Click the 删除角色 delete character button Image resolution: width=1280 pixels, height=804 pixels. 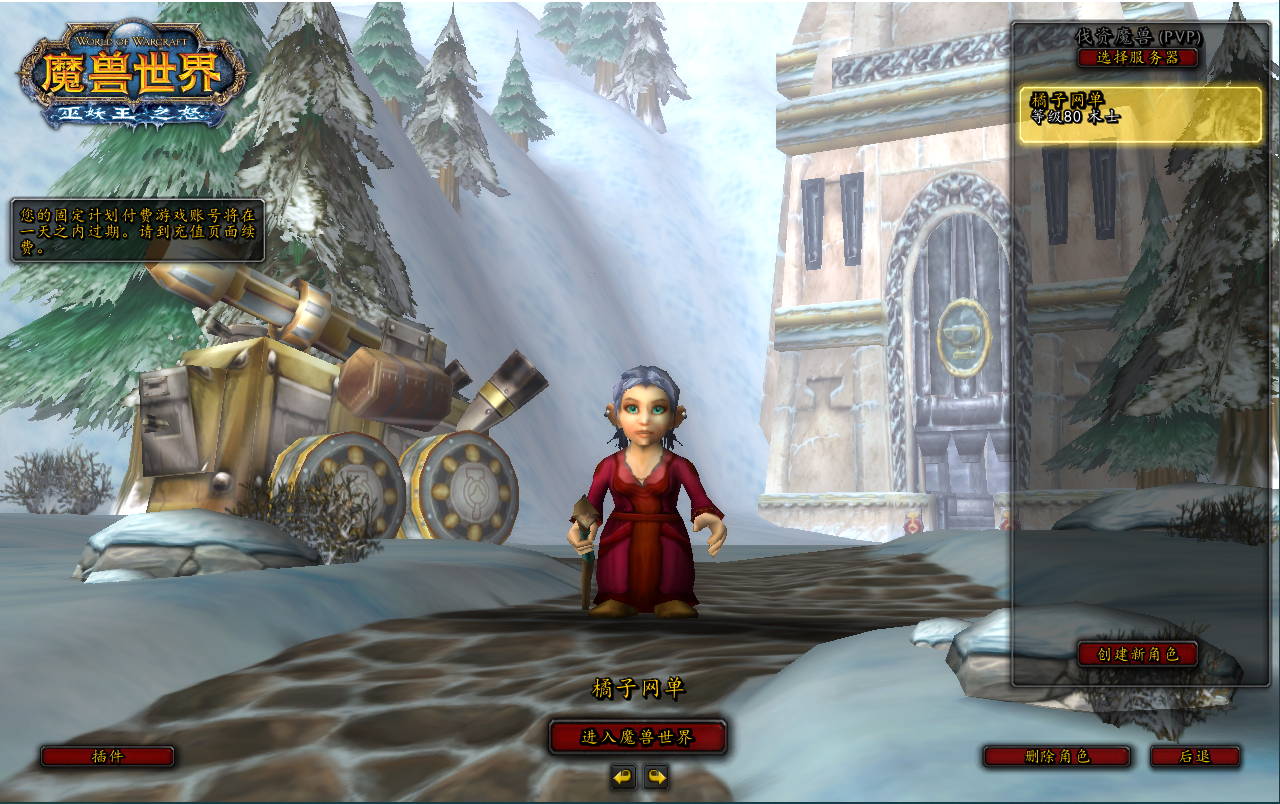click(x=1057, y=756)
